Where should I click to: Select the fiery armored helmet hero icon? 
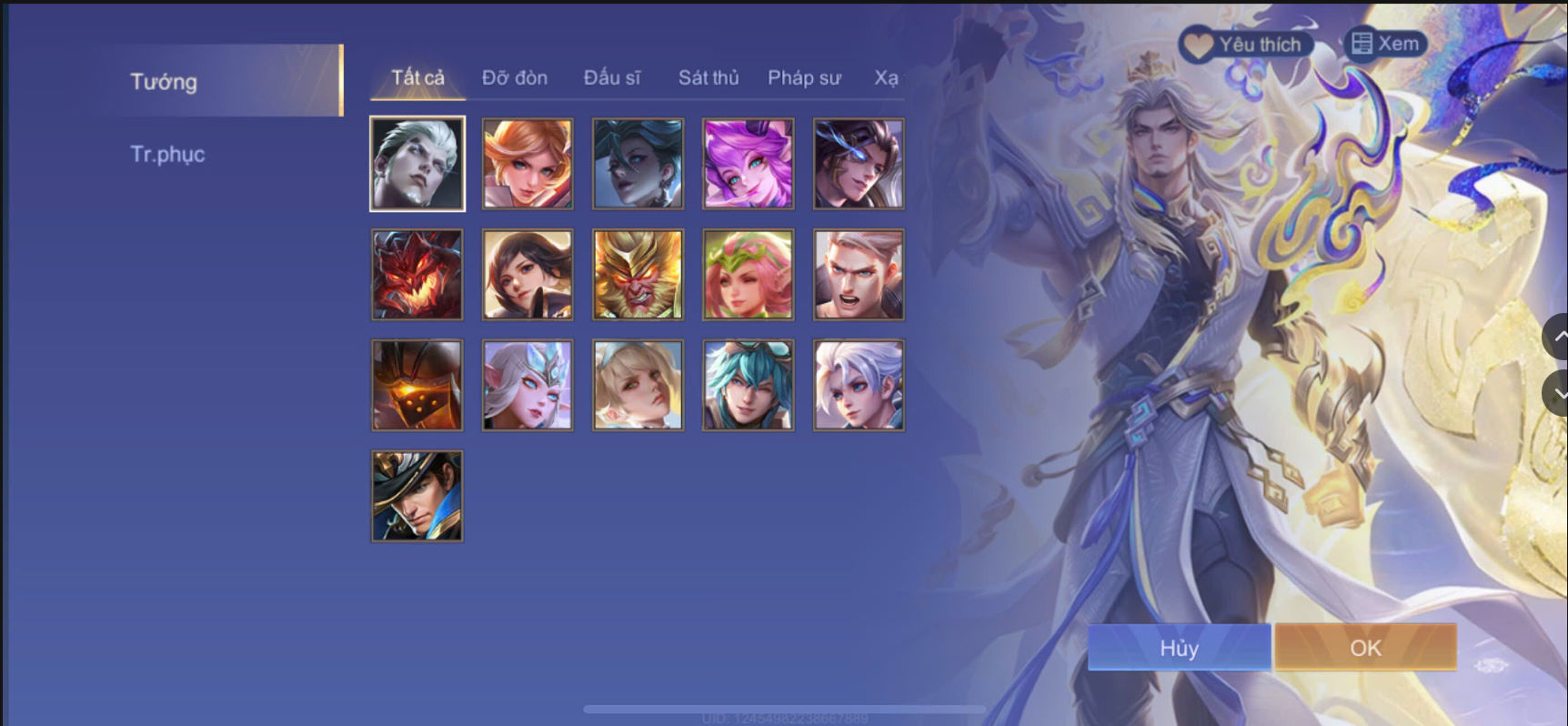click(417, 384)
